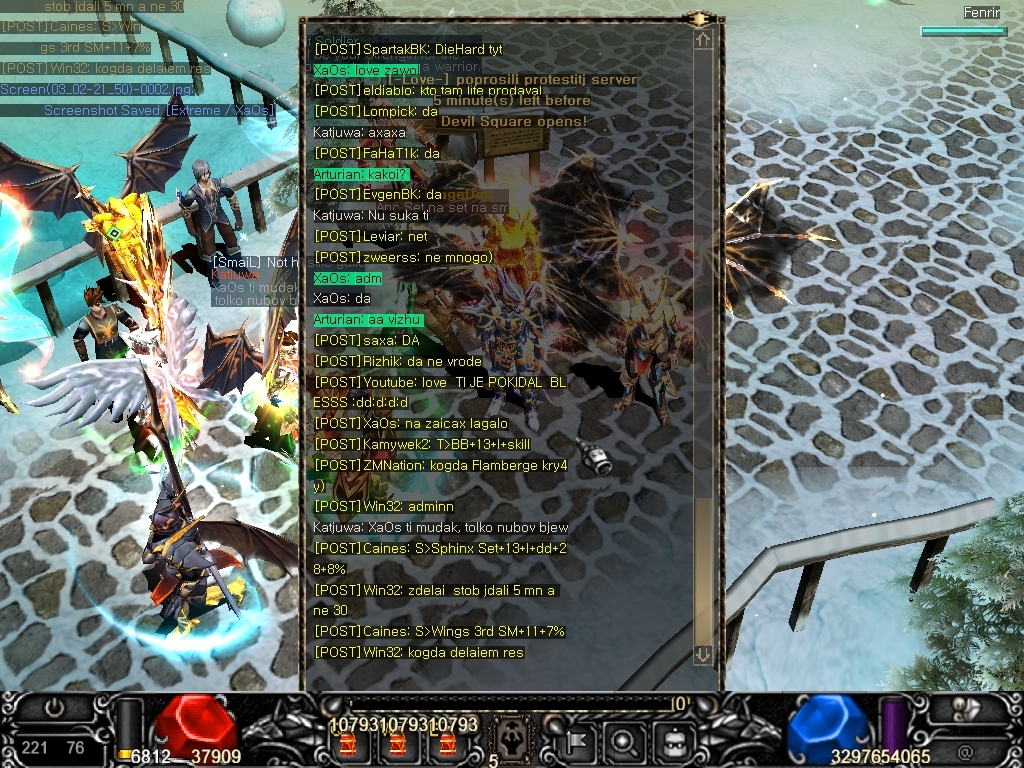Screen dimensions: 1024x768
Task: Click the ornament at chat window's top corner
Action: [x=702, y=18]
